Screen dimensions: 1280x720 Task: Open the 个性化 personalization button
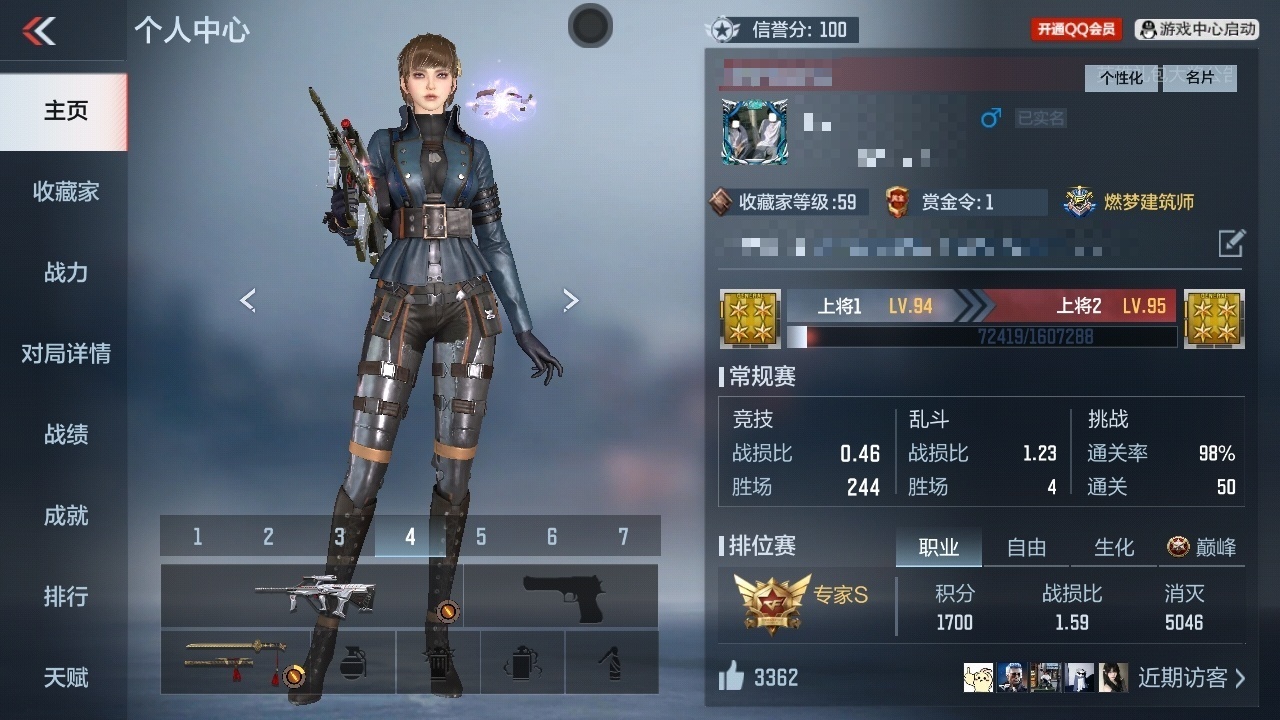click(x=1122, y=77)
